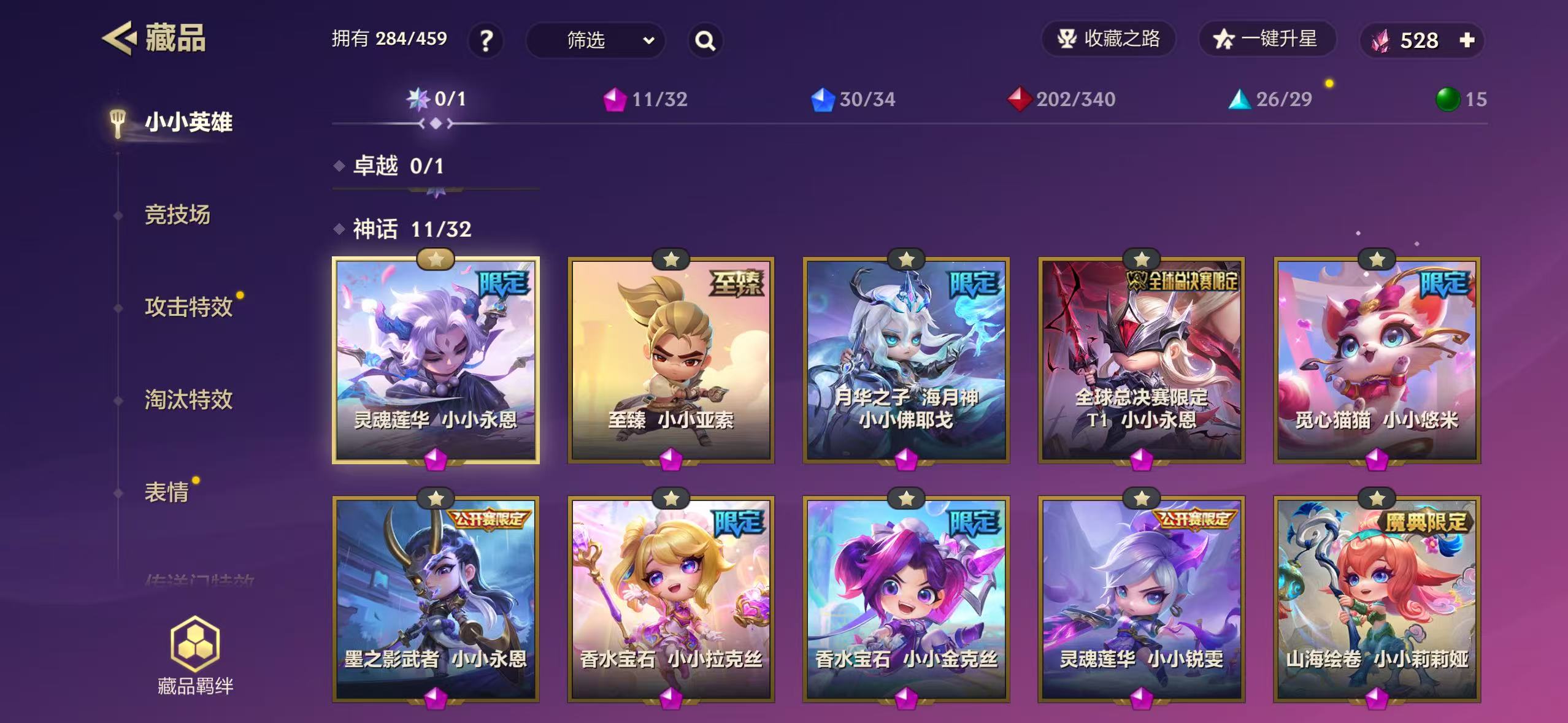Select the 墨之影武者 小小永恩 card
1568x723 pixels.
[436, 599]
